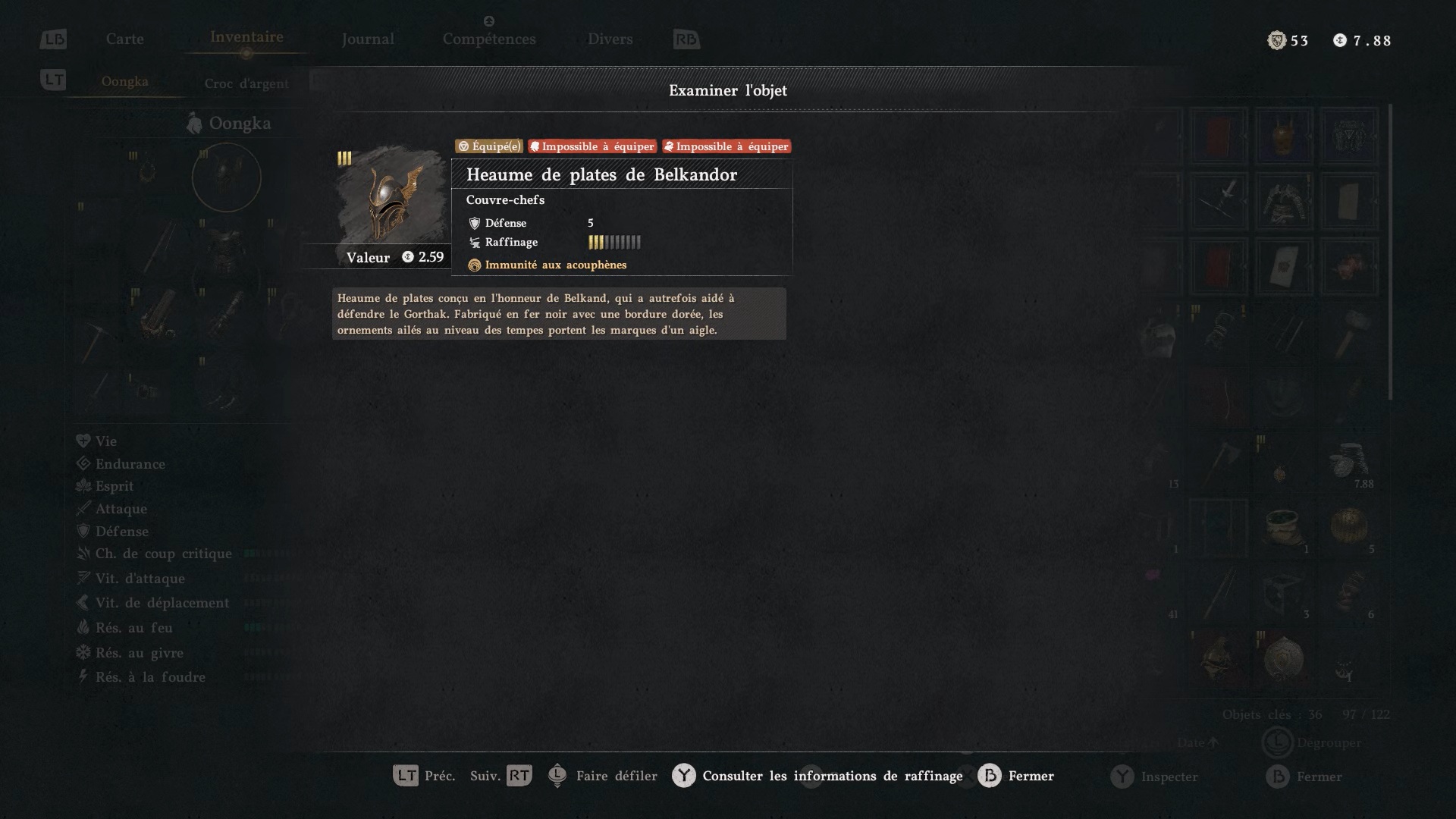Select the Divers tab
Image resolution: width=1456 pixels, height=819 pixels.
(610, 39)
